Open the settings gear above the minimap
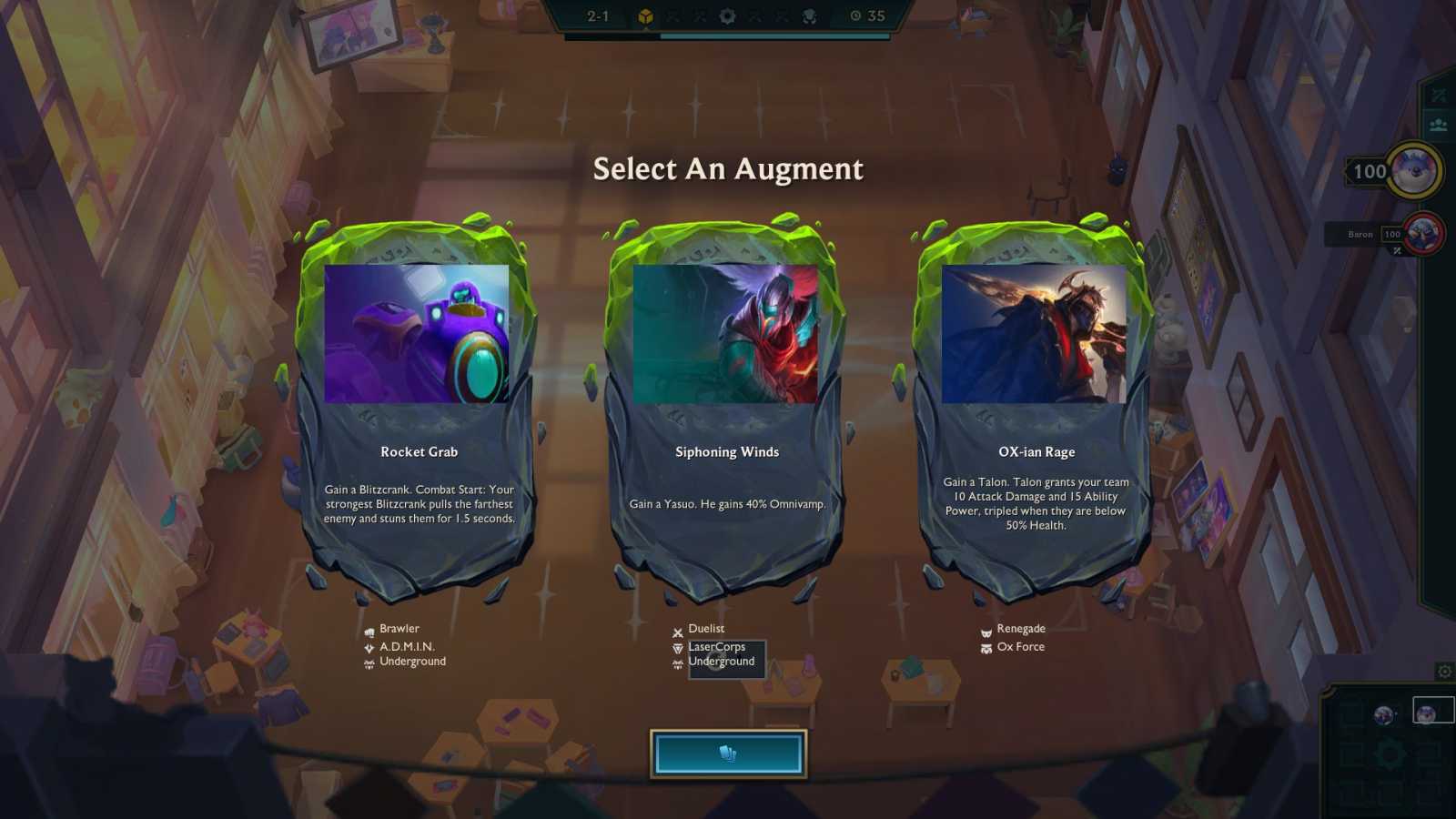The image size is (1456, 819). (x=1446, y=672)
